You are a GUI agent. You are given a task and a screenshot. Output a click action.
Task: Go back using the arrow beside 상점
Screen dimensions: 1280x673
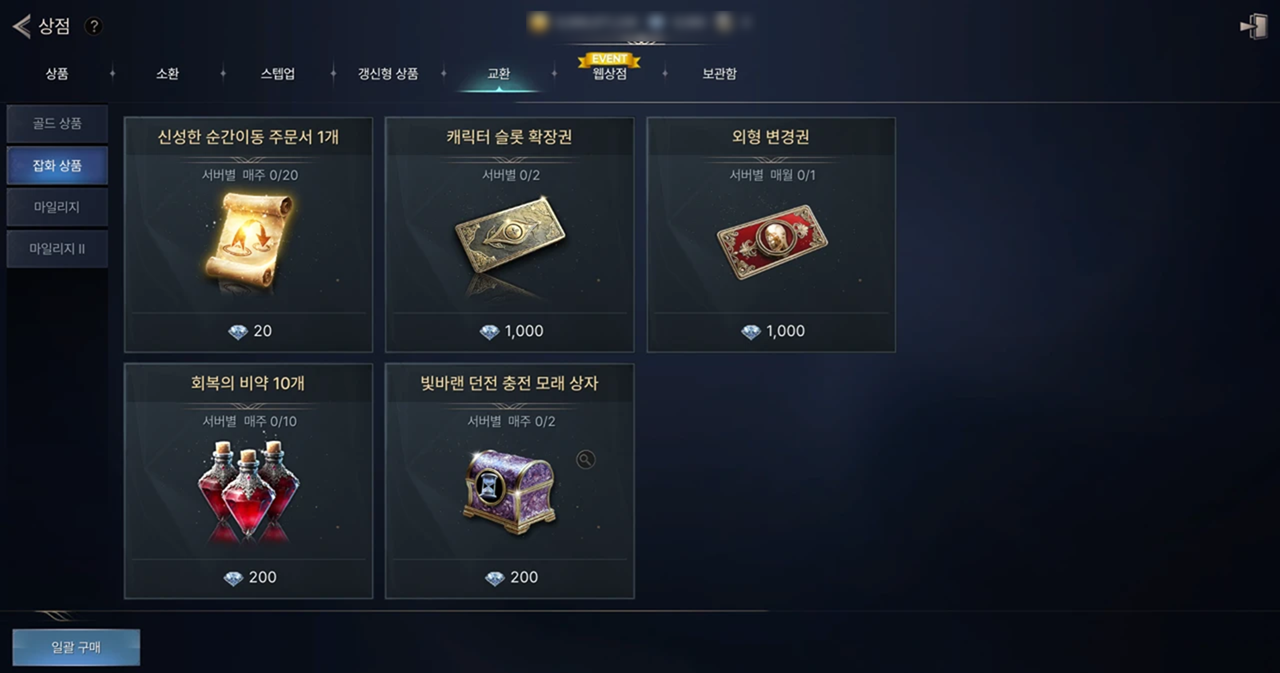pyautogui.click(x=21, y=27)
